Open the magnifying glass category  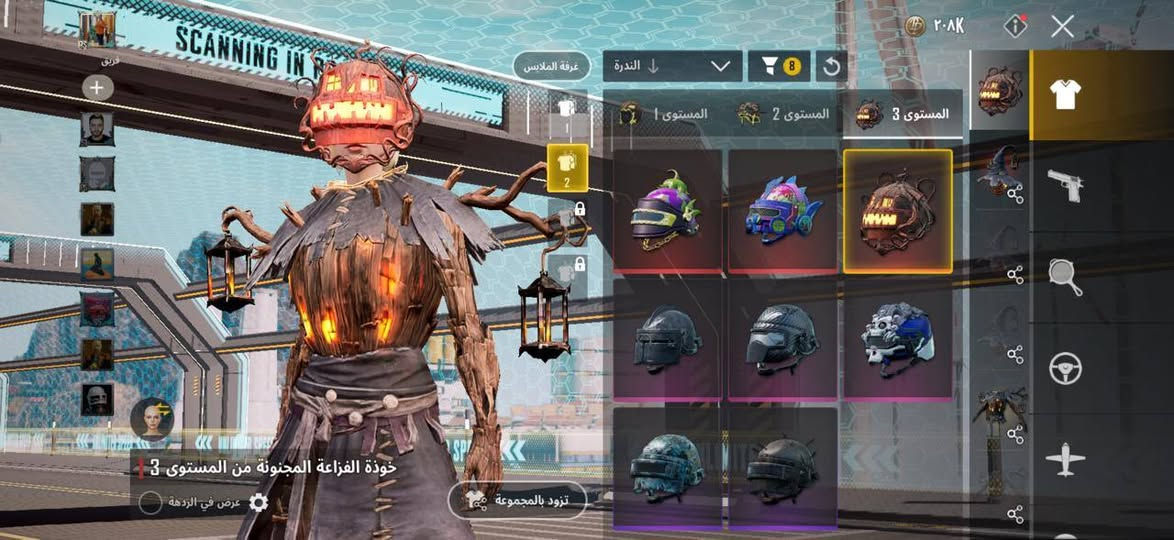pyautogui.click(x=1065, y=277)
